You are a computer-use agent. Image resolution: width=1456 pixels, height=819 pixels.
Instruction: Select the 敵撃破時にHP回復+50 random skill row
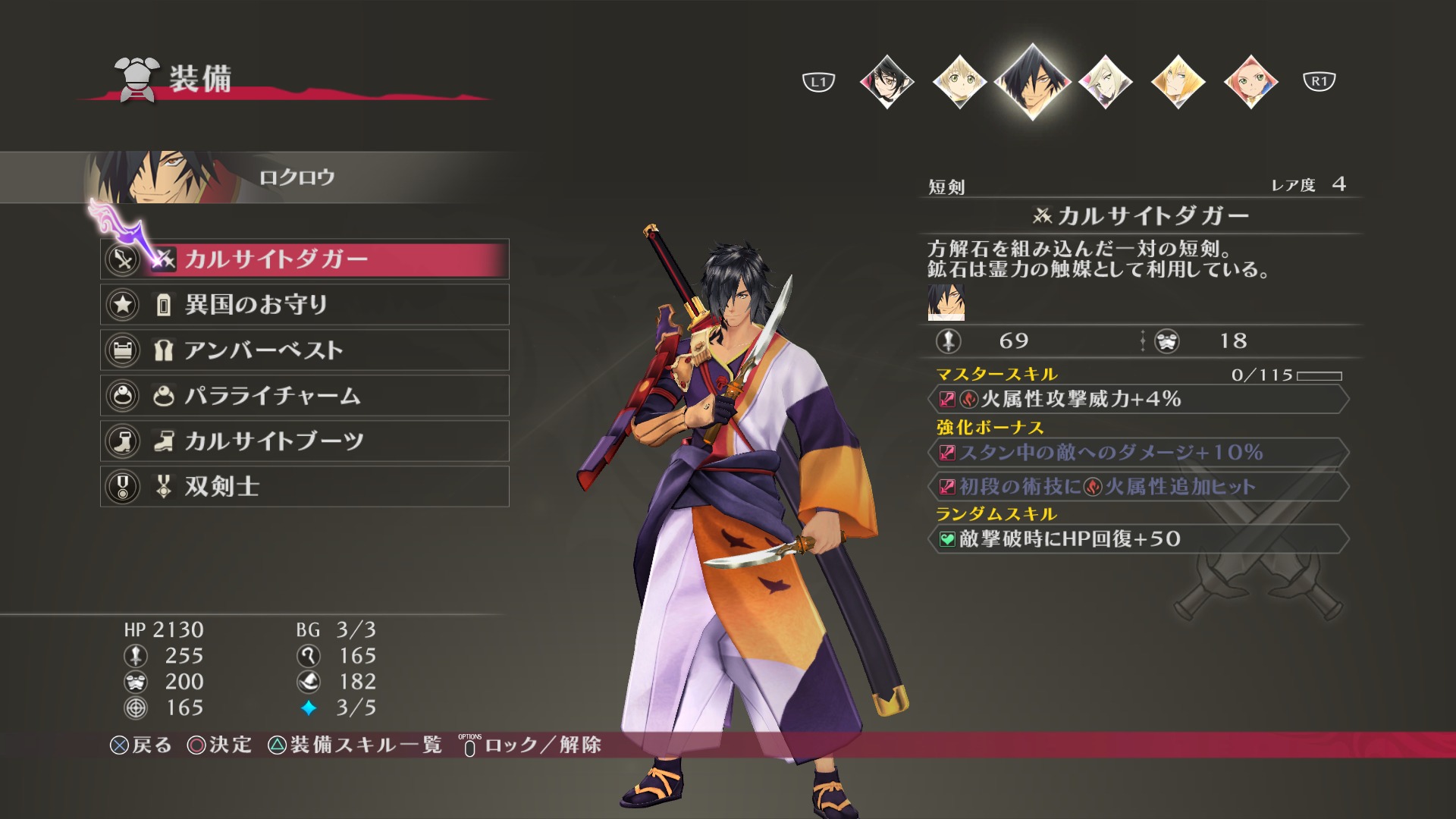(x=1137, y=539)
